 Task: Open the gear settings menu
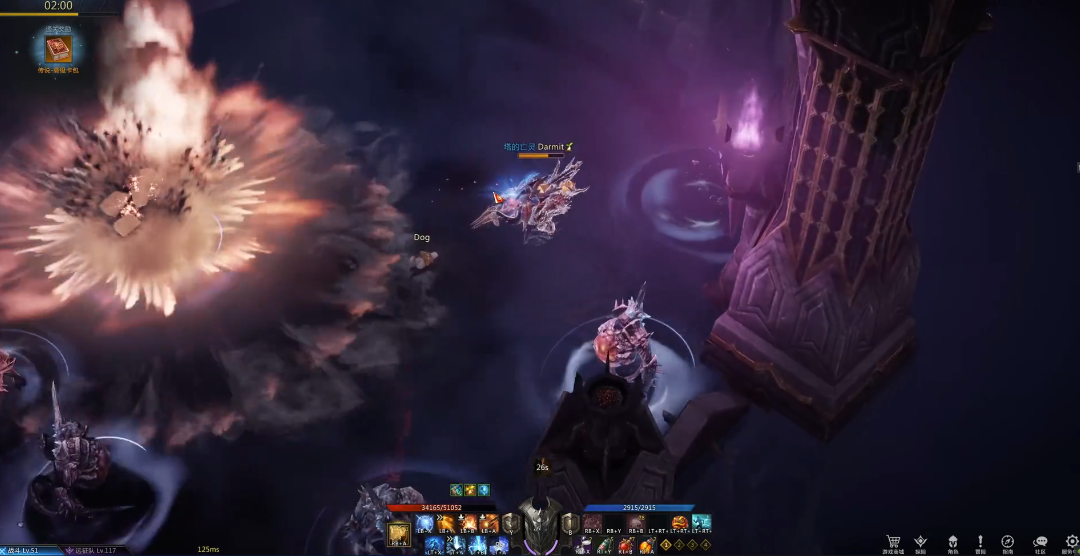coord(1071,541)
